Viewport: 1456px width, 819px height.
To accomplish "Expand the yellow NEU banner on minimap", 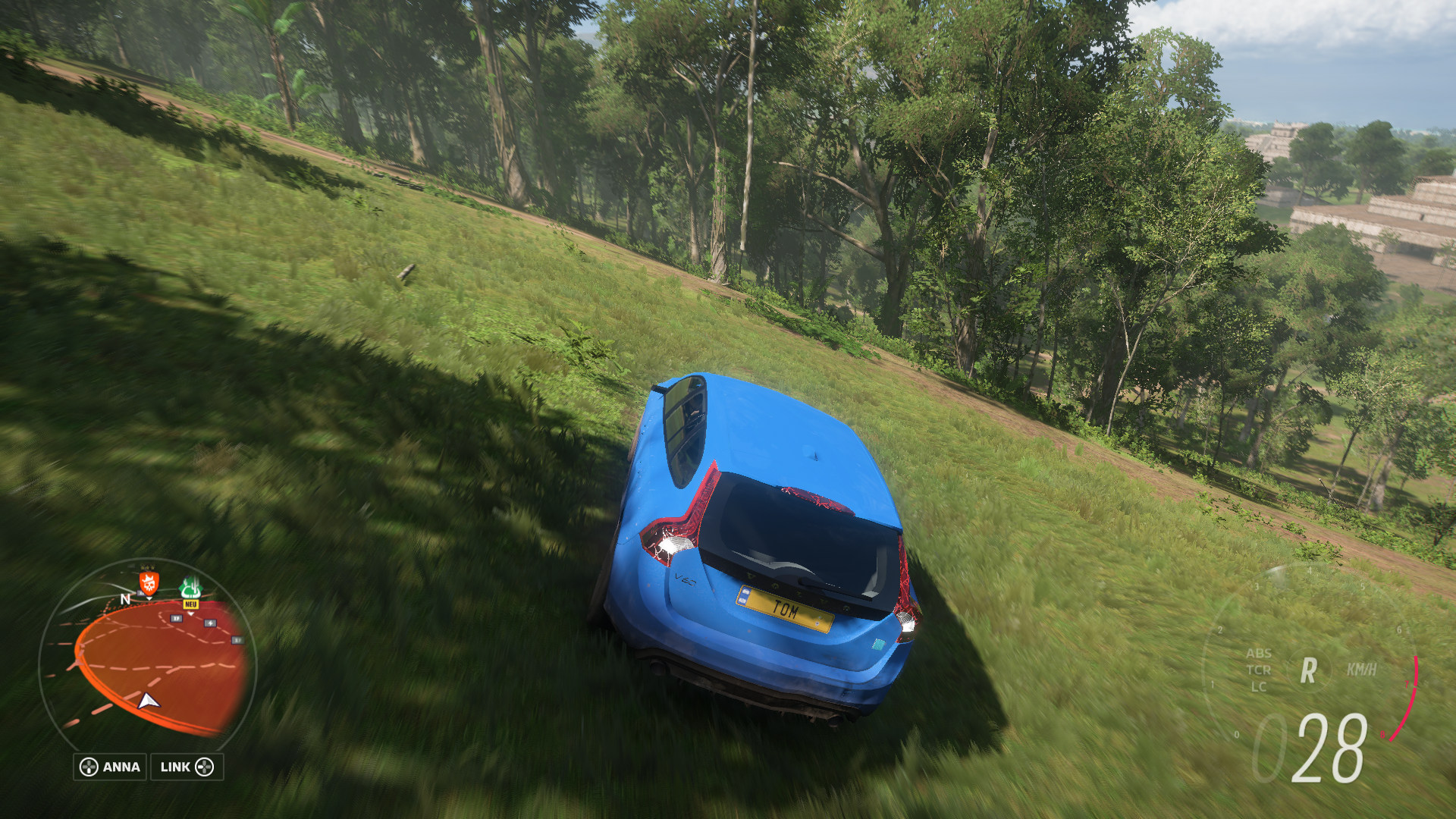I will 191,604.
